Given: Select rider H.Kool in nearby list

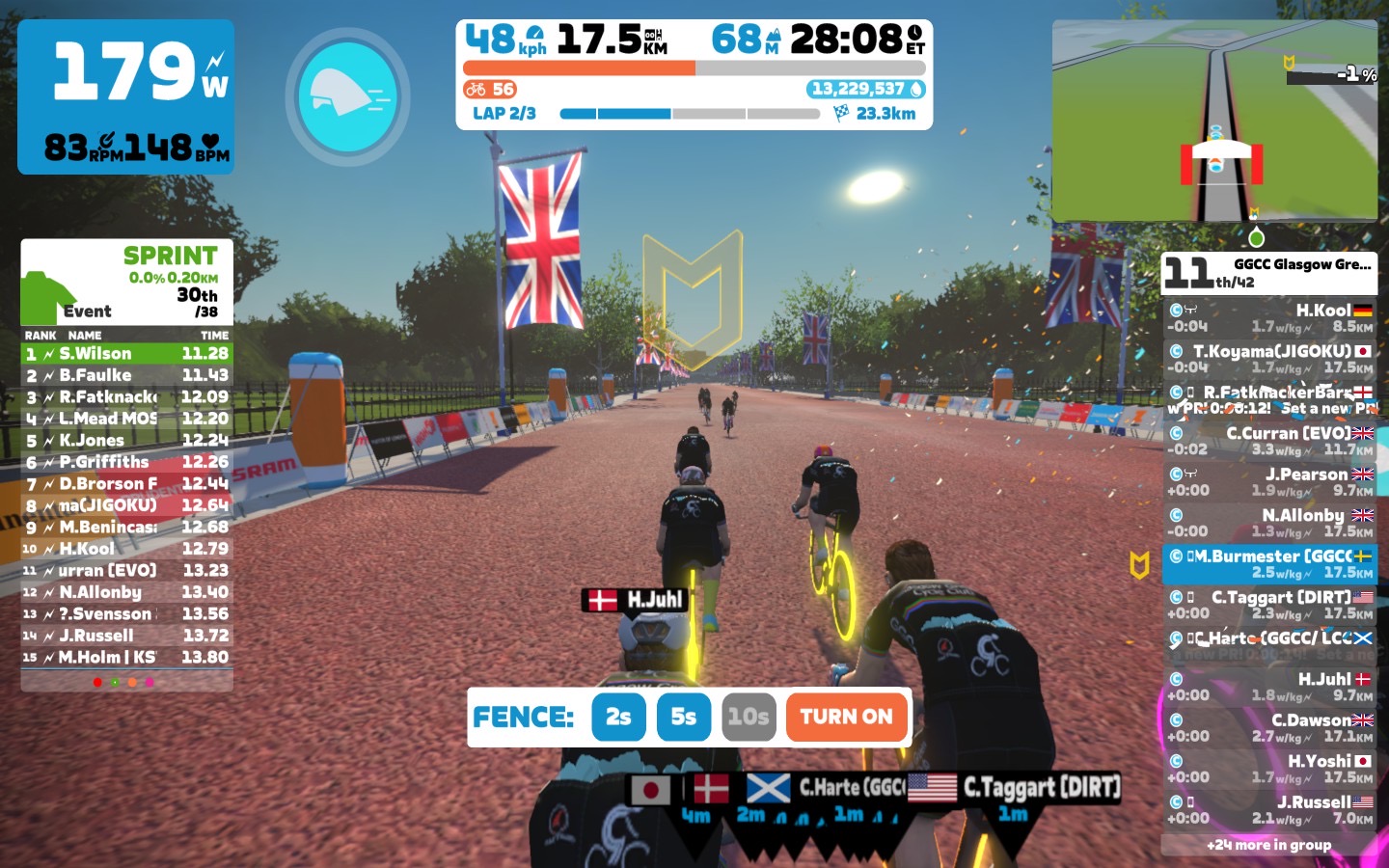Looking at the screenshot, I should pyautogui.click(x=1268, y=318).
